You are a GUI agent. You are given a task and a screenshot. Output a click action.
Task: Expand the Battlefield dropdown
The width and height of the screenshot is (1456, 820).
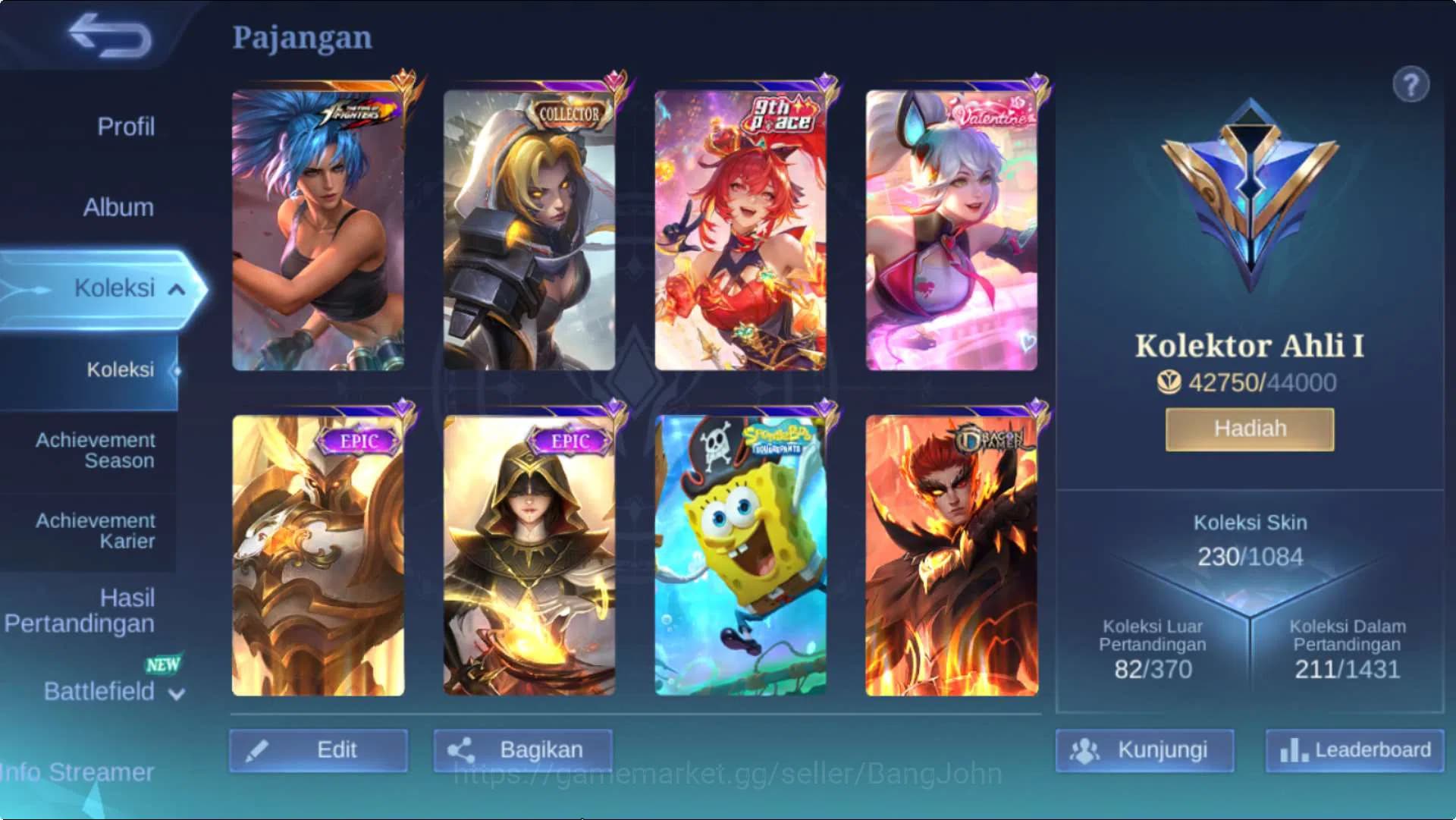(x=176, y=693)
